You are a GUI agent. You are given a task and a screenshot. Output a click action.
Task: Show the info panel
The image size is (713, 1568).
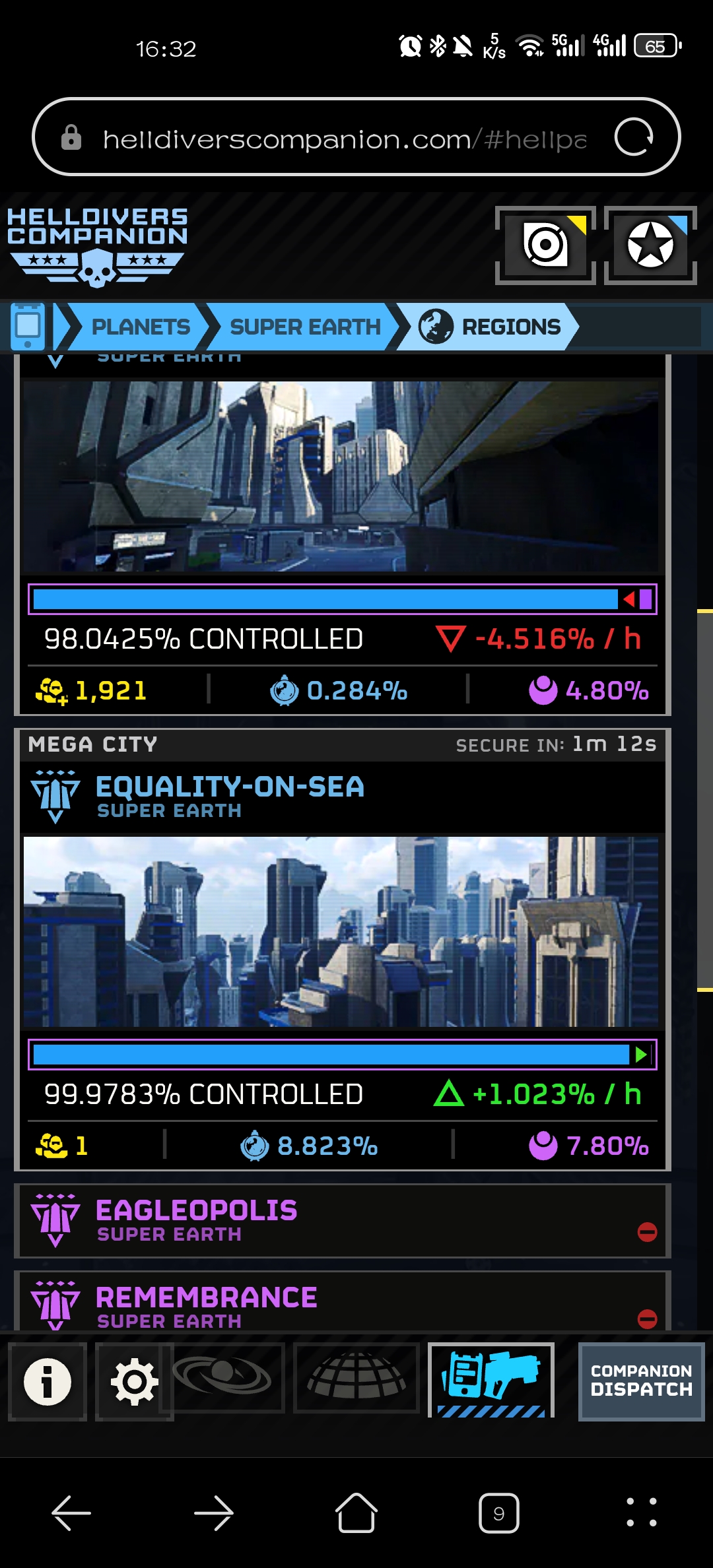tap(48, 1381)
